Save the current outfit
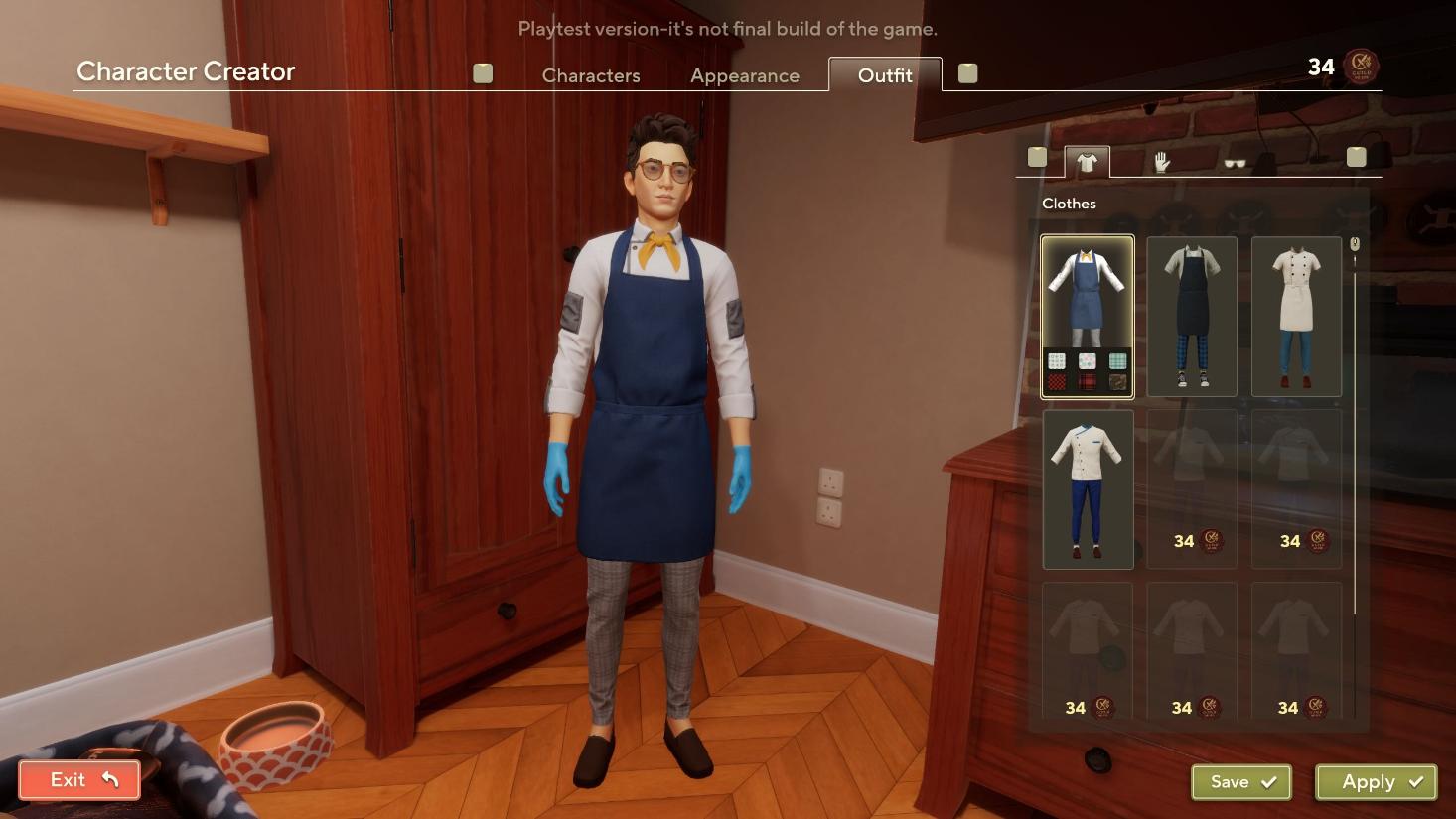Screen dimensions: 1456x819 [1240, 782]
